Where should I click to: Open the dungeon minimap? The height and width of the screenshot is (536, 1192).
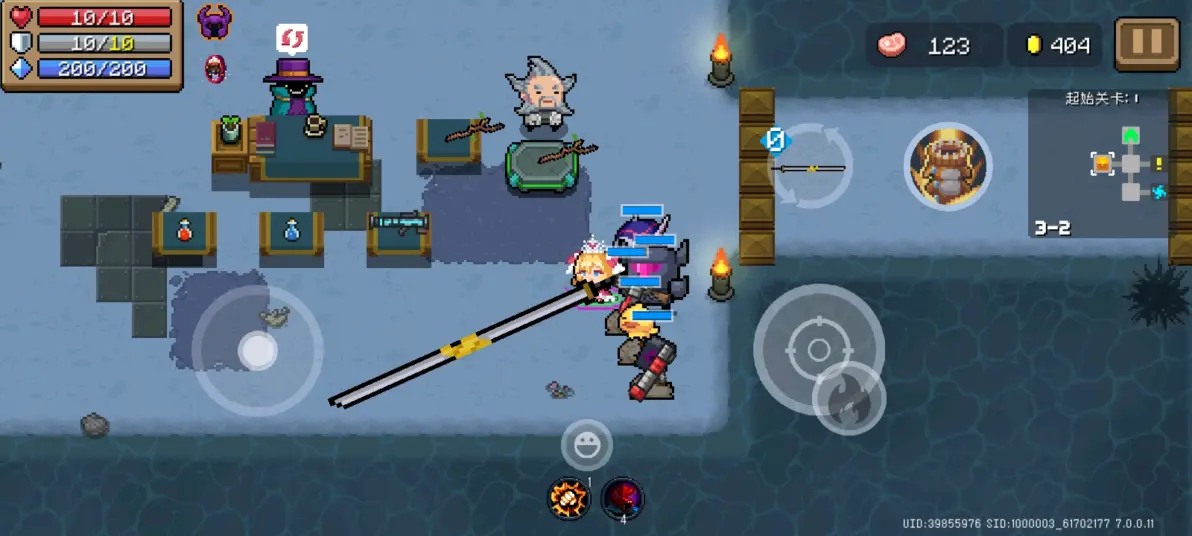[1098, 165]
